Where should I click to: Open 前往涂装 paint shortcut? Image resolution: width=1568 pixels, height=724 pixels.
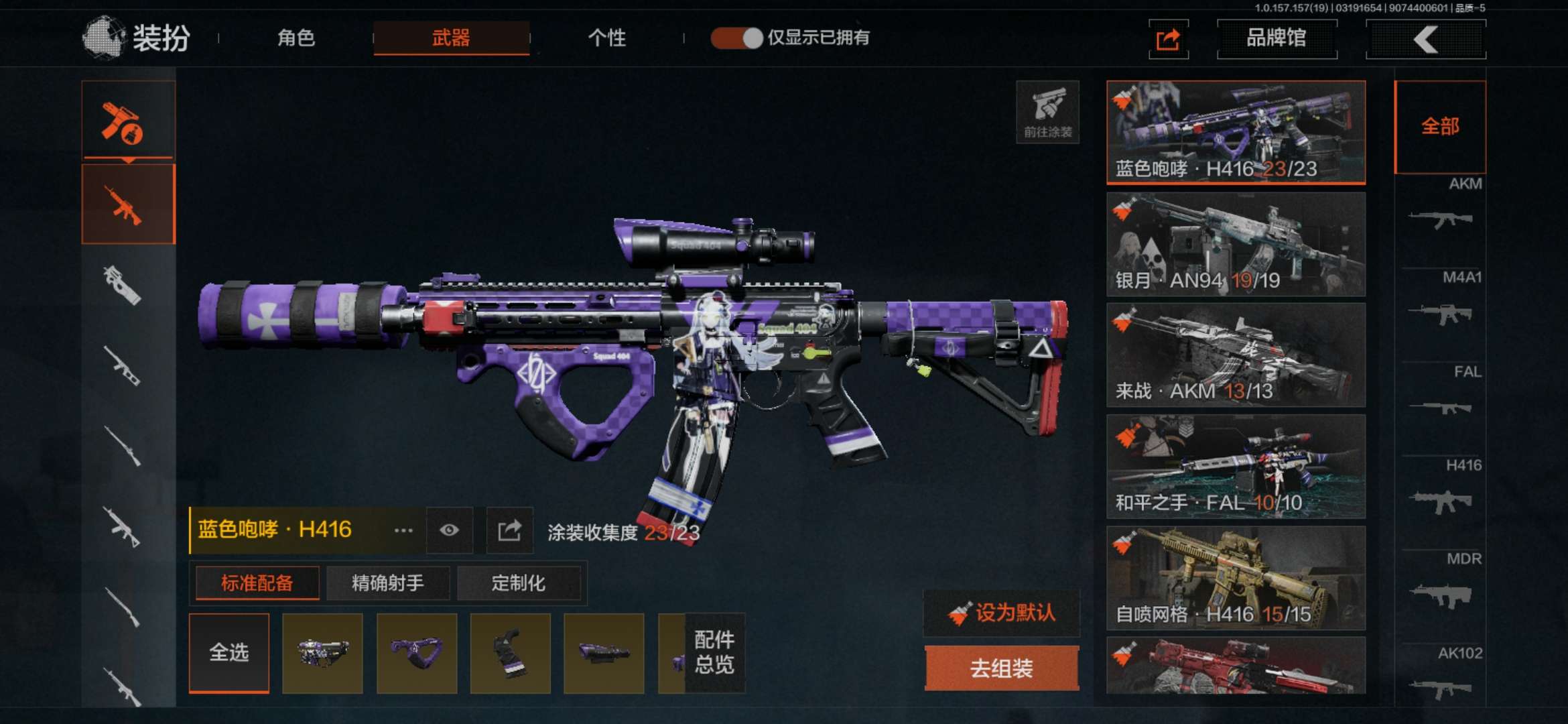1047,112
